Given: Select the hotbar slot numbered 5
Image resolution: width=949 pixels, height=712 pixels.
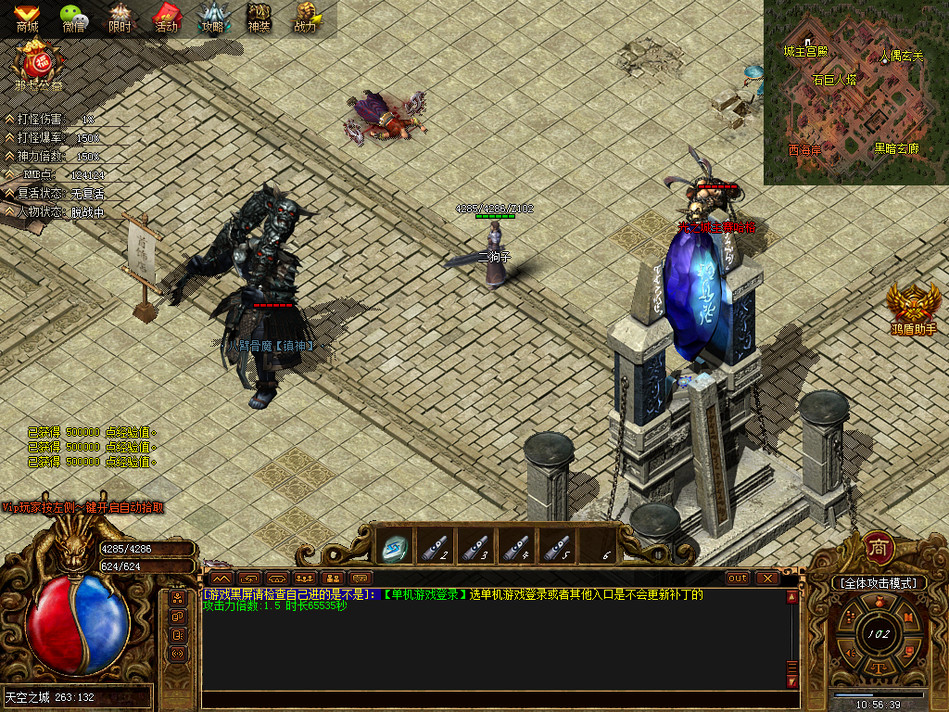Looking at the screenshot, I should coord(558,548).
